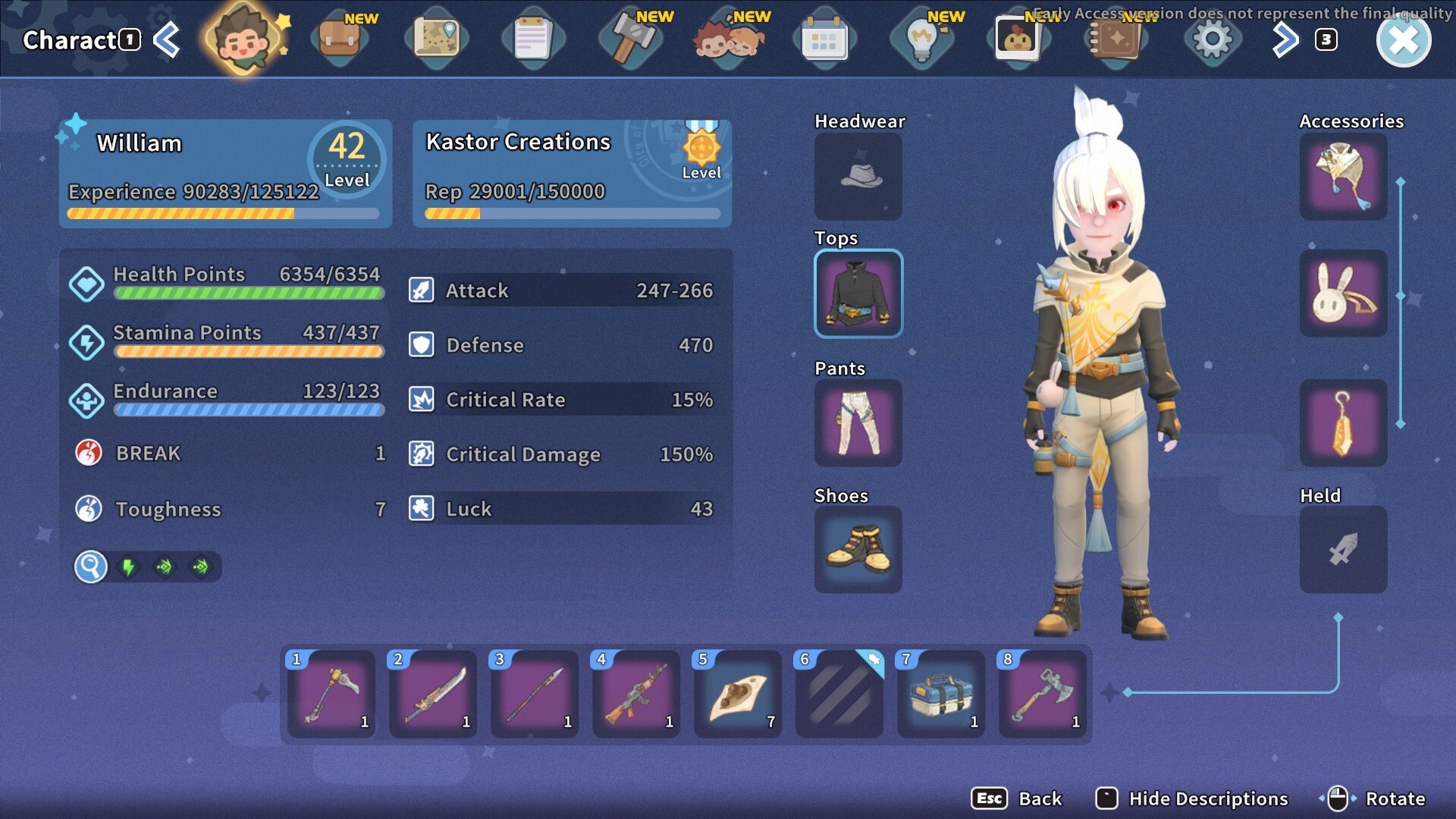1456x819 pixels.
Task: Select the white Pants slot
Action: click(858, 422)
